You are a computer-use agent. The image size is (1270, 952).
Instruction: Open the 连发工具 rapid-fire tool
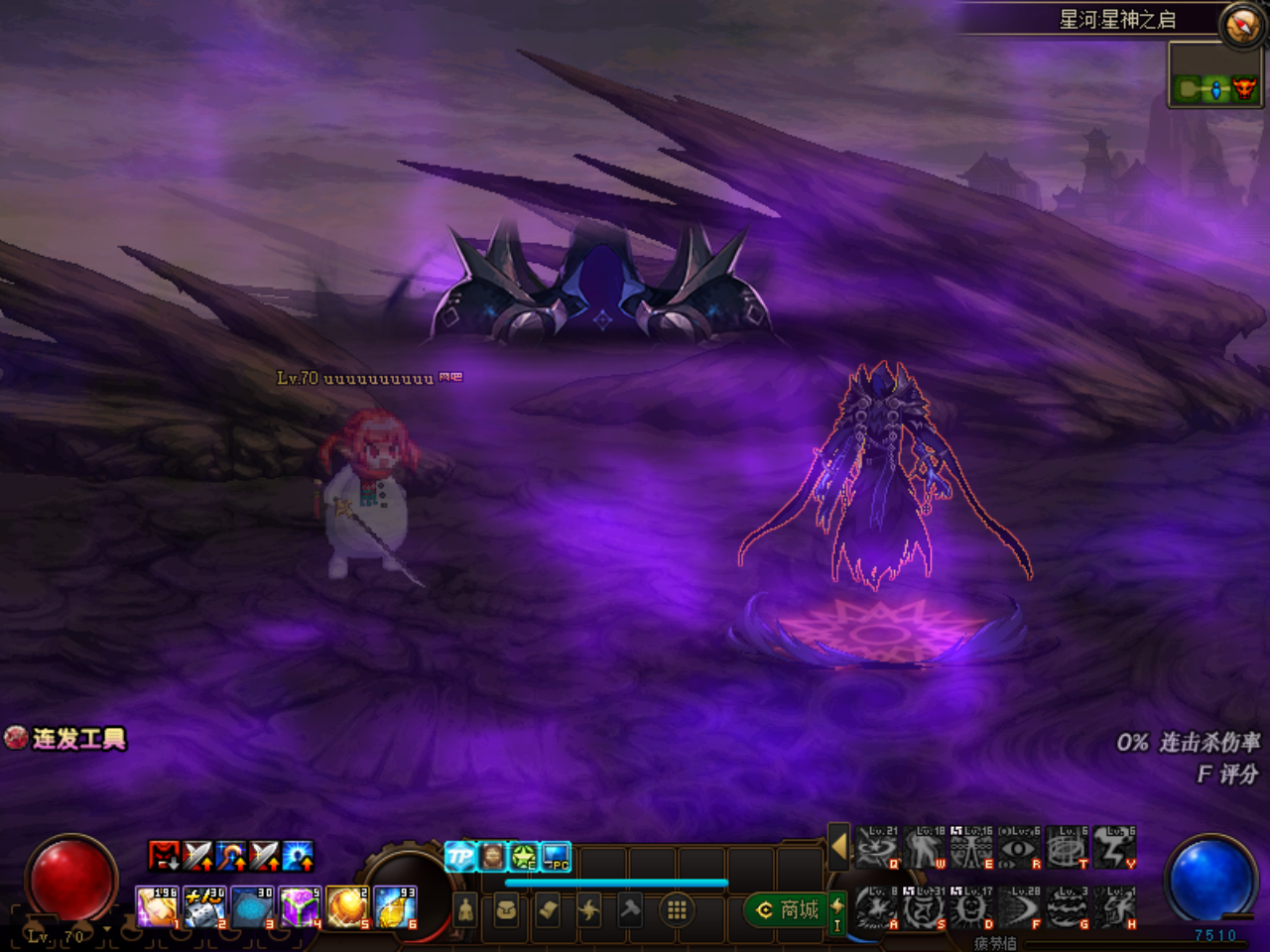coord(67,739)
